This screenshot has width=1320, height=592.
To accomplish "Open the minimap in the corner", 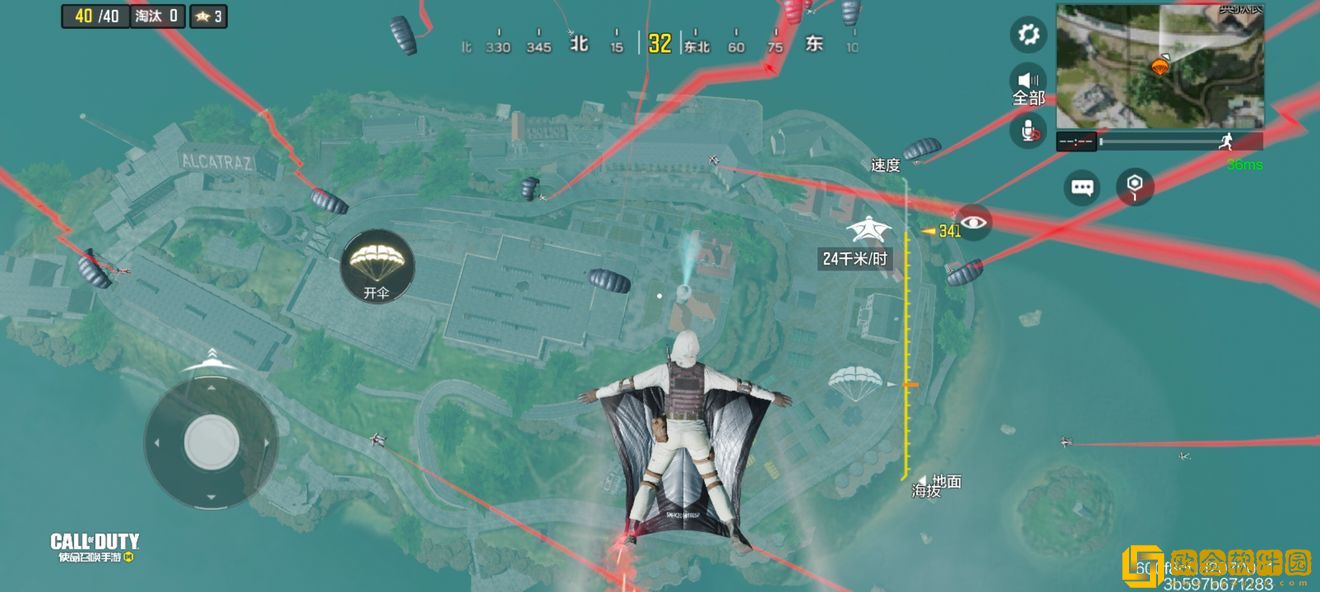I will tap(1160, 66).
